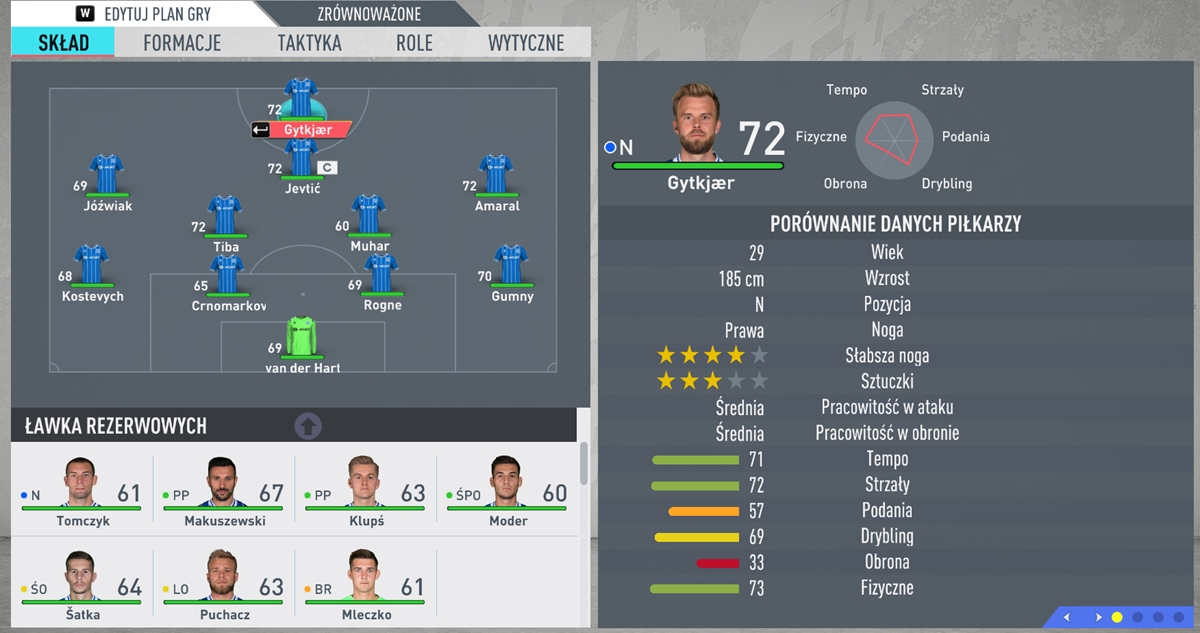Open the TAKTYKA tab
Screen dimensions: 1200x633
tap(309, 43)
